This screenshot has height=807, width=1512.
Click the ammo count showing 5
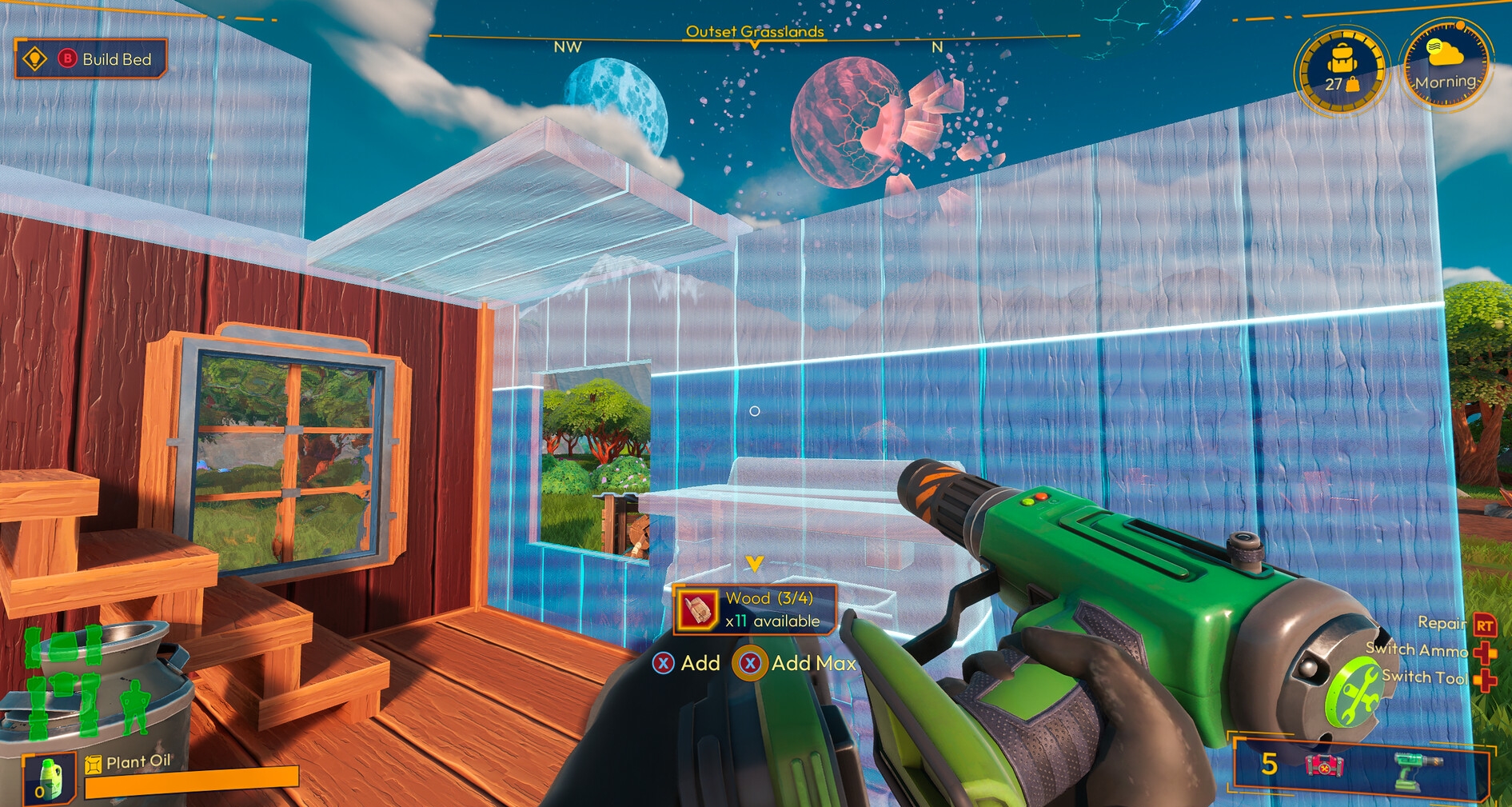(1267, 764)
